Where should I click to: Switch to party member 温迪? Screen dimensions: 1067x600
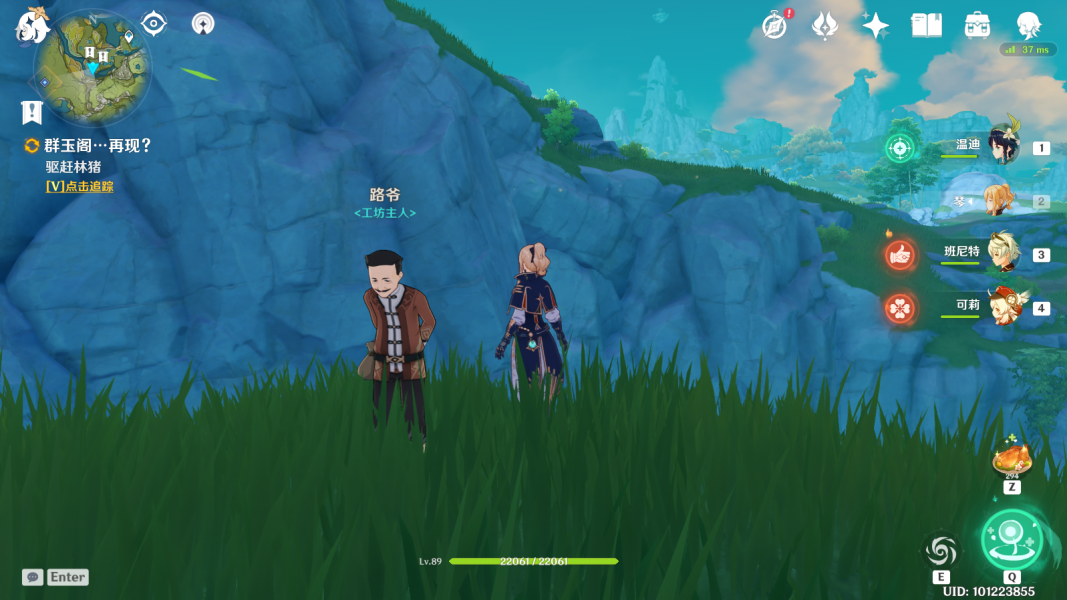(x=1002, y=146)
